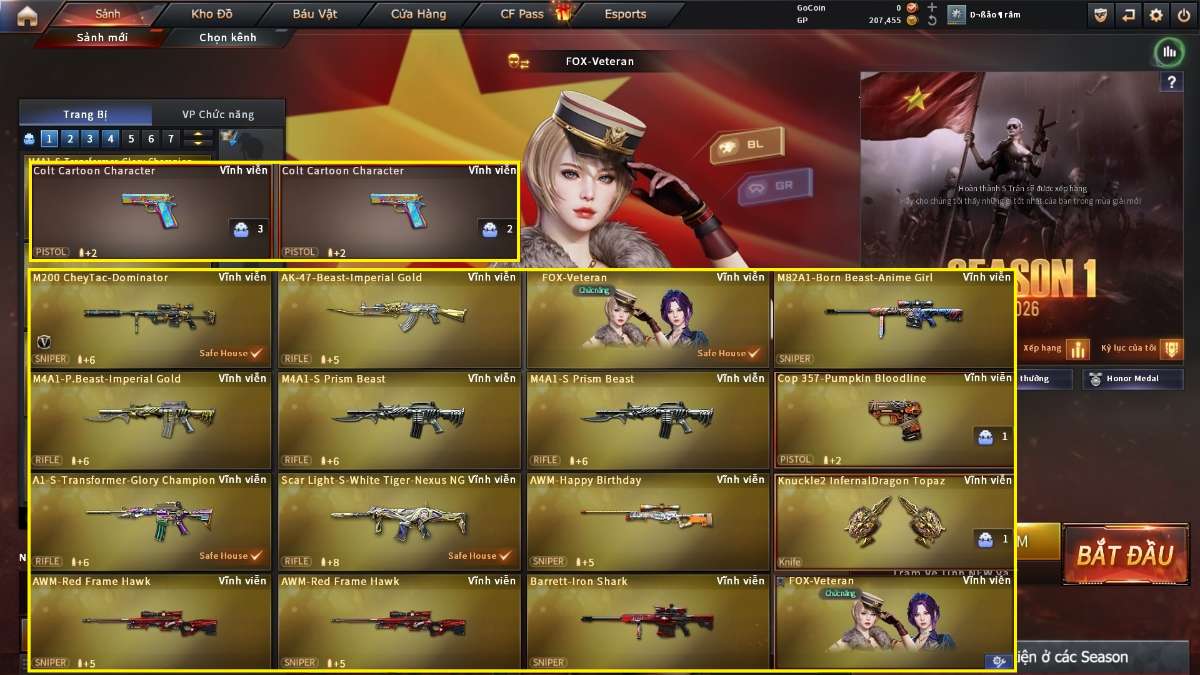Open the gear settings button

coord(1156,15)
